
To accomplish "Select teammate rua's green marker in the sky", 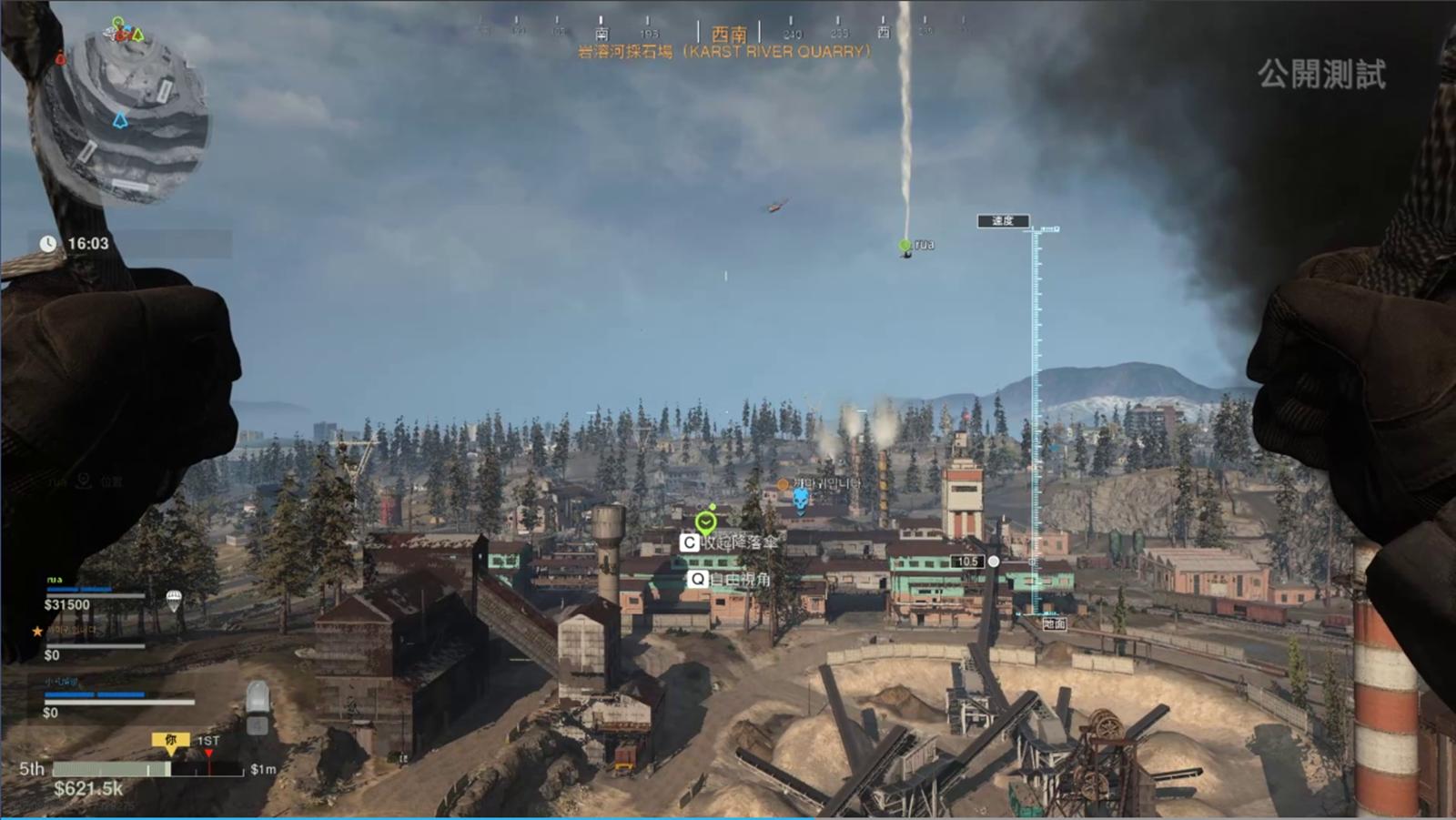I will (x=905, y=245).
